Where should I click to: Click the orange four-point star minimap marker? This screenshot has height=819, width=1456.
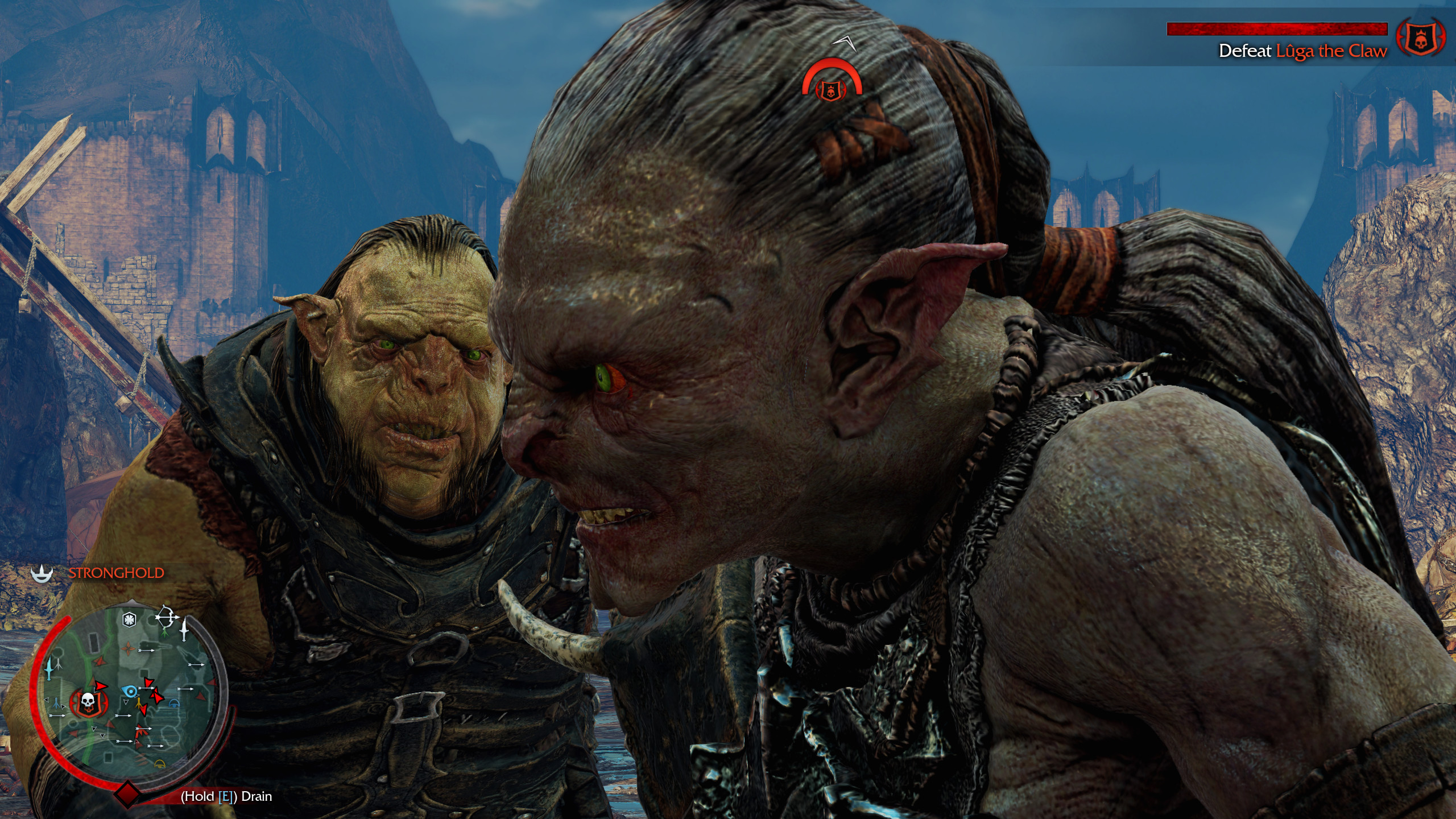(x=129, y=648)
